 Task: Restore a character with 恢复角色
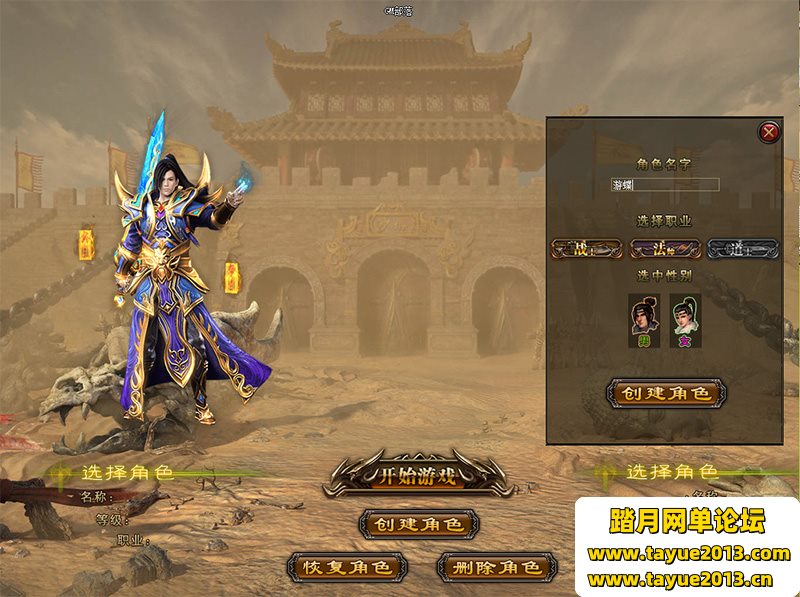tap(347, 567)
